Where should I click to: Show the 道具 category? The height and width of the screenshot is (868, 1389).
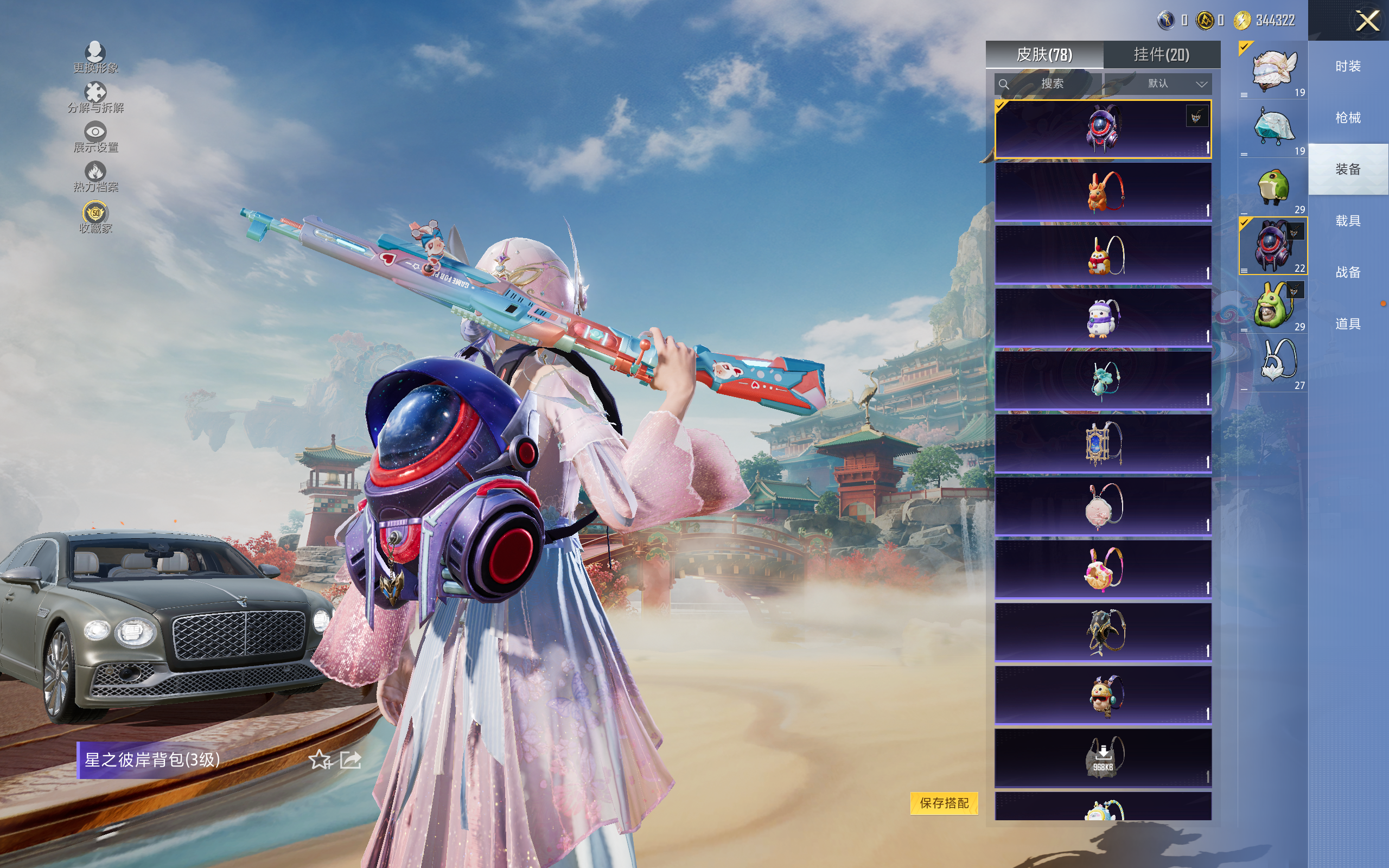pyautogui.click(x=1348, y=324)
